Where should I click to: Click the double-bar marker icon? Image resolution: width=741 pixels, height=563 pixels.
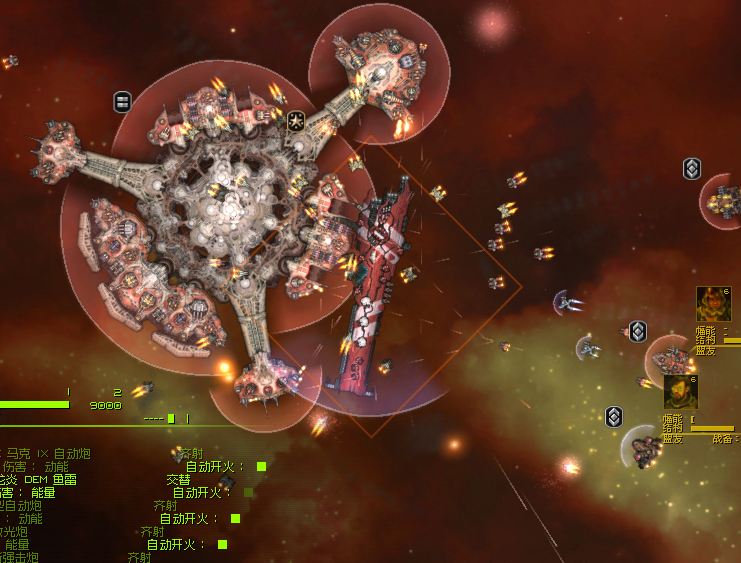(122, 101)
